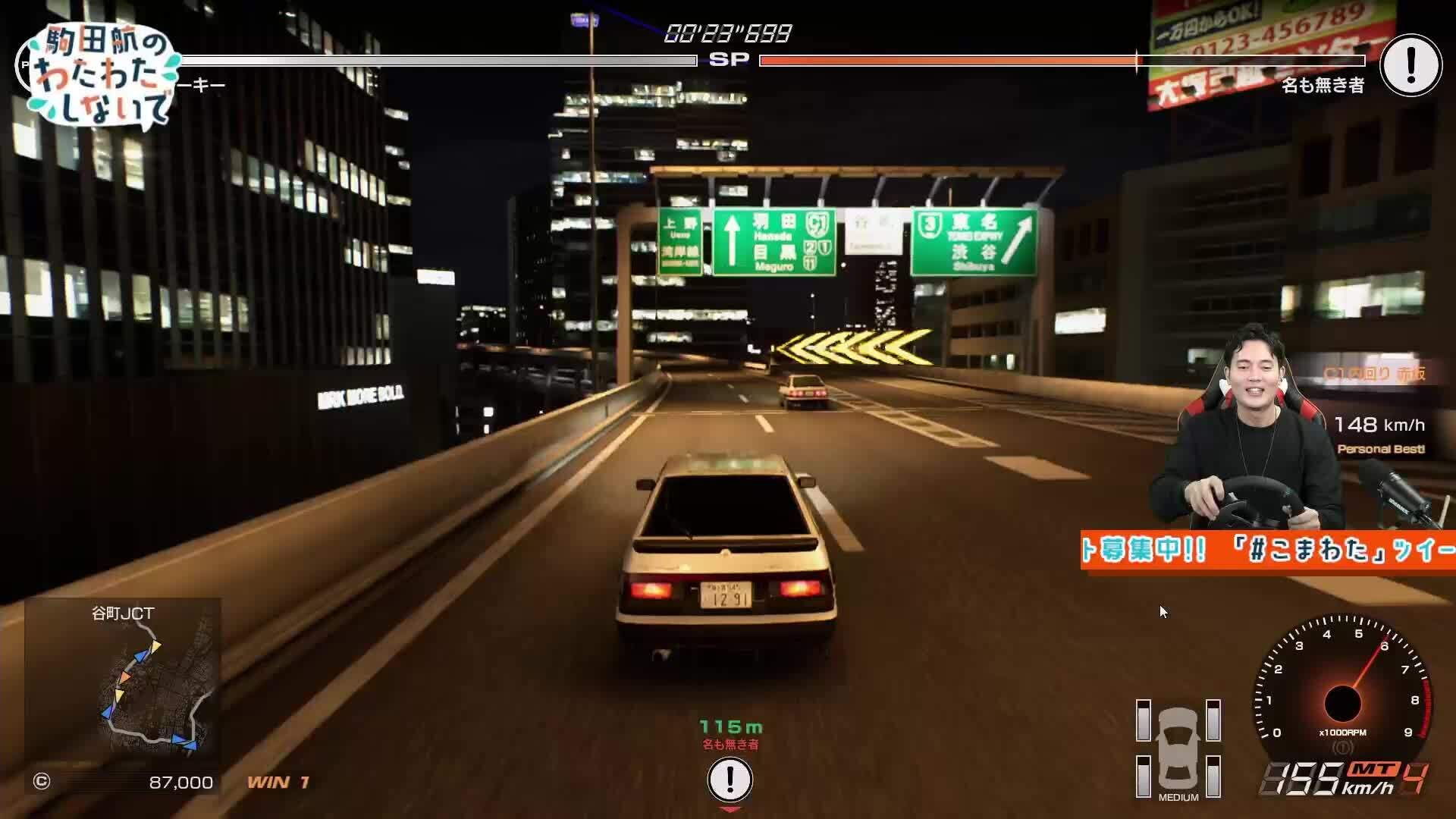Click the parking brake symbol inside the tachometer

click(x=1342, y=747)
